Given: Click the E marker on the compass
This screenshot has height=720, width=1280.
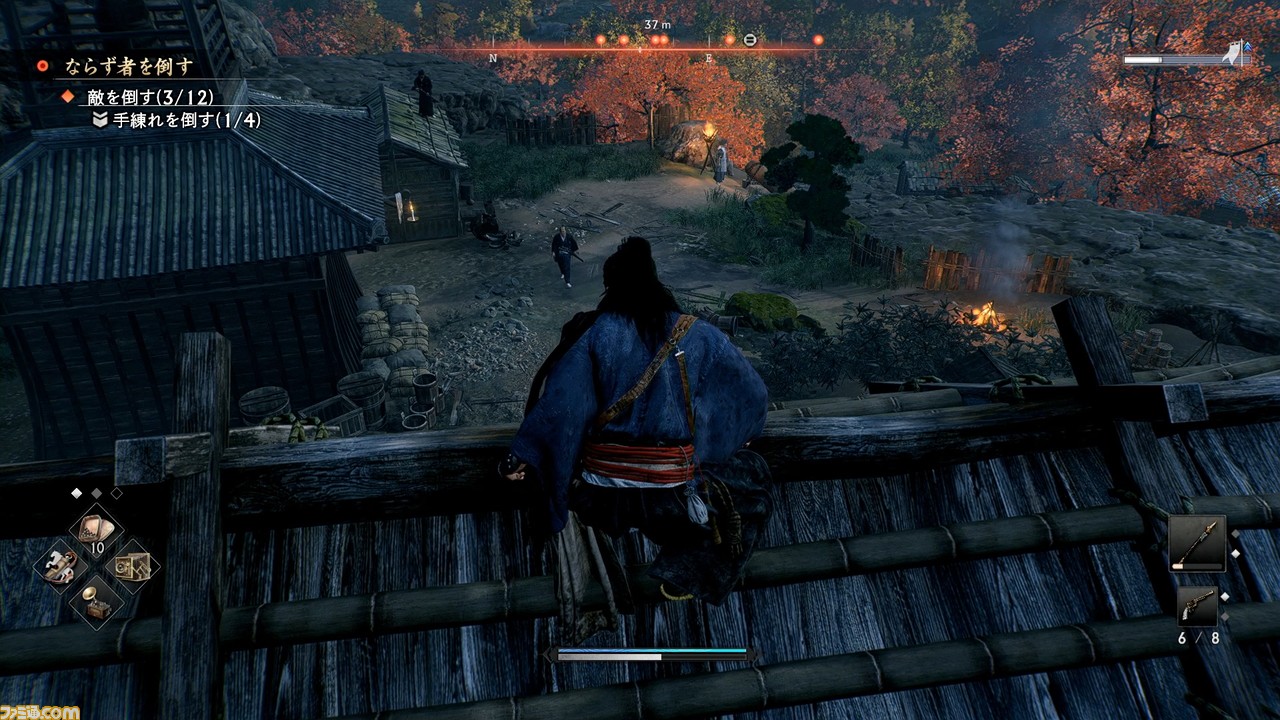Looking at the screenshot, I should click(710, 59).
